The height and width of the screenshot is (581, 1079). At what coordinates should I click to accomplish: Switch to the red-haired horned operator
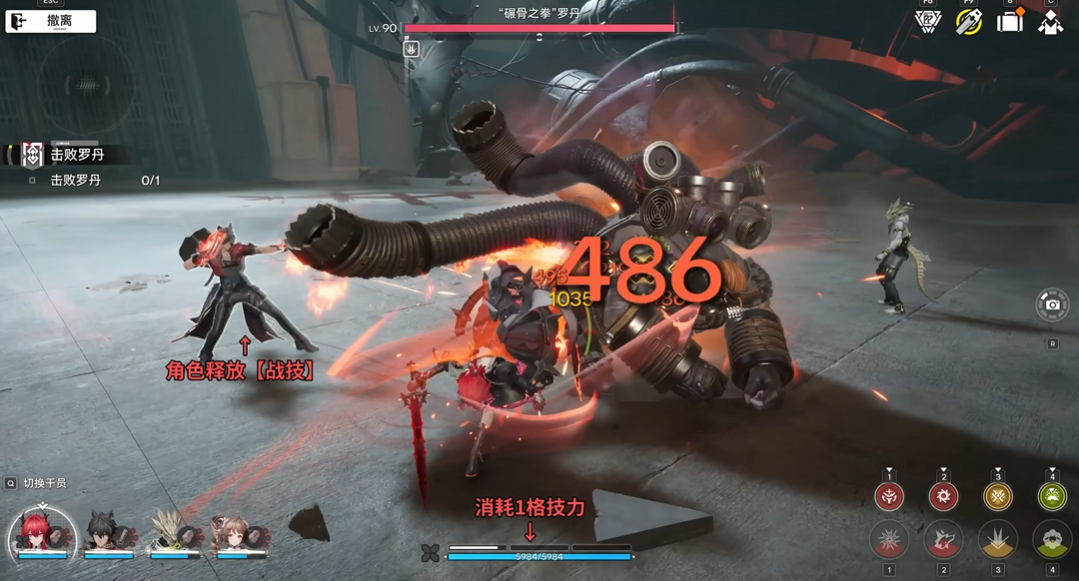pos(42,531)
